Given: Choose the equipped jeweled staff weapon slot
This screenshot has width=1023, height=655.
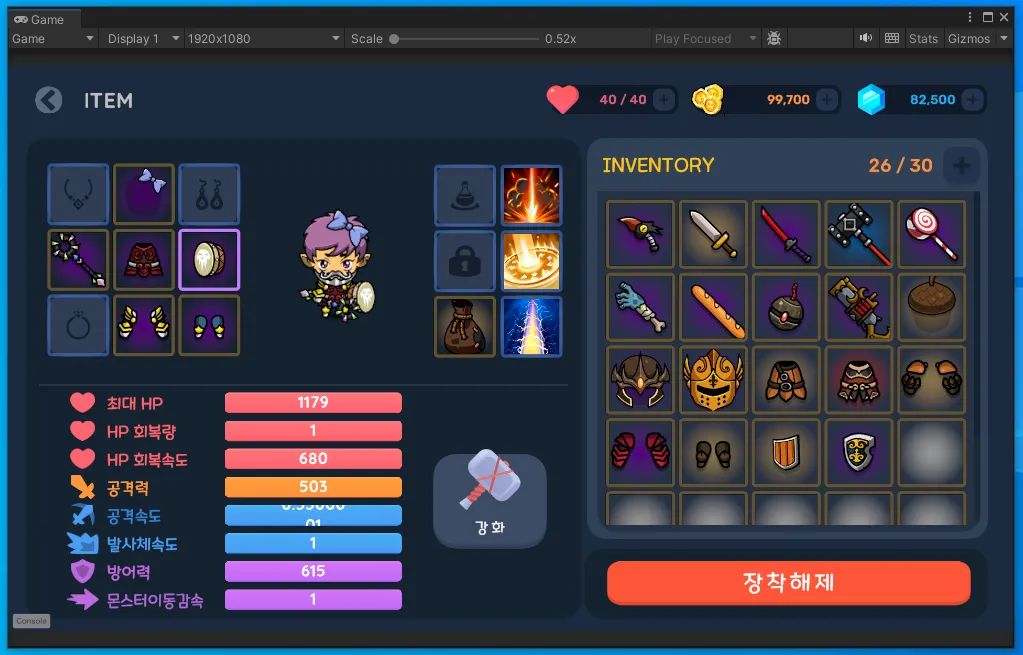Looking at the screenshot, I should point(78,260).
